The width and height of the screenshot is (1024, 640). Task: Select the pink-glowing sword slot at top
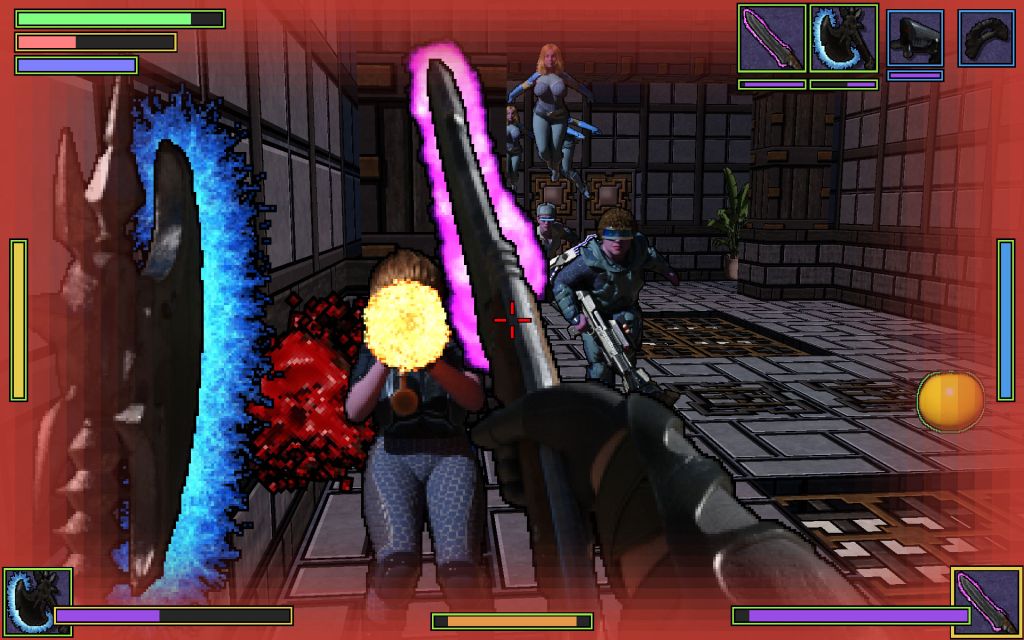click(772, 39)
